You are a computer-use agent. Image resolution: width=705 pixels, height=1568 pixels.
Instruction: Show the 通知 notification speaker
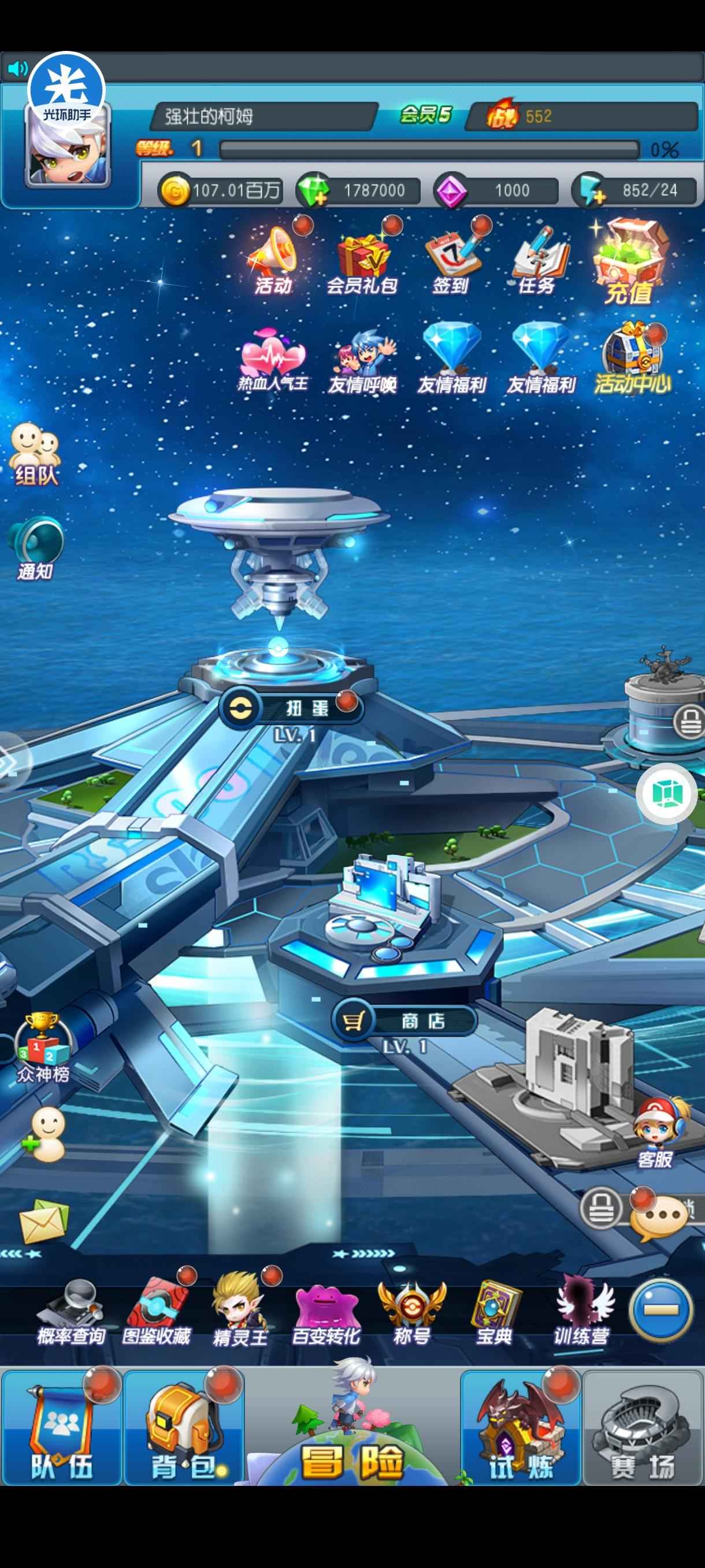tap(35, 548)
